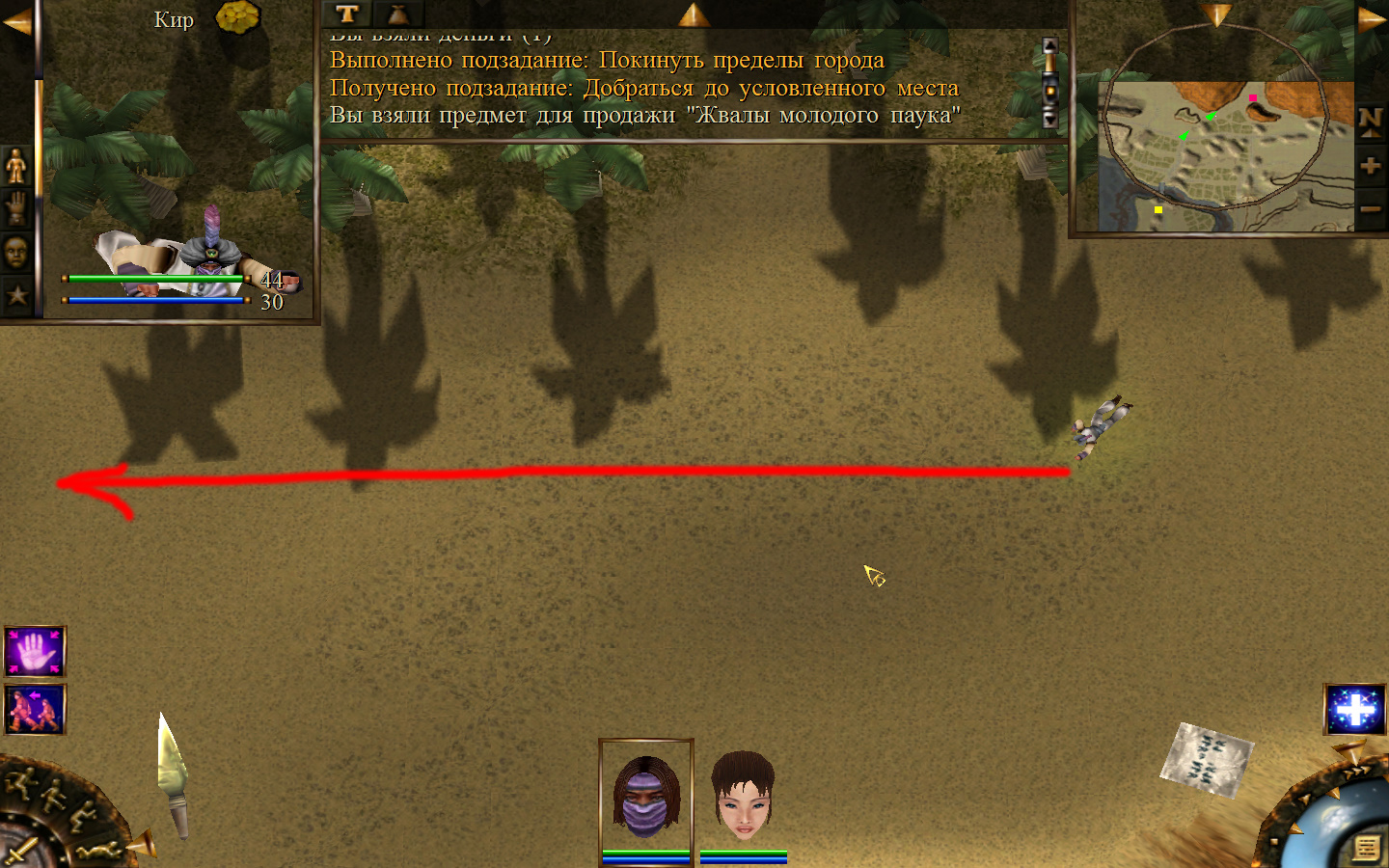Zoom in the minimap with plus button
The height and width of the screenshot is (868, 1389).
(1370, 166)
